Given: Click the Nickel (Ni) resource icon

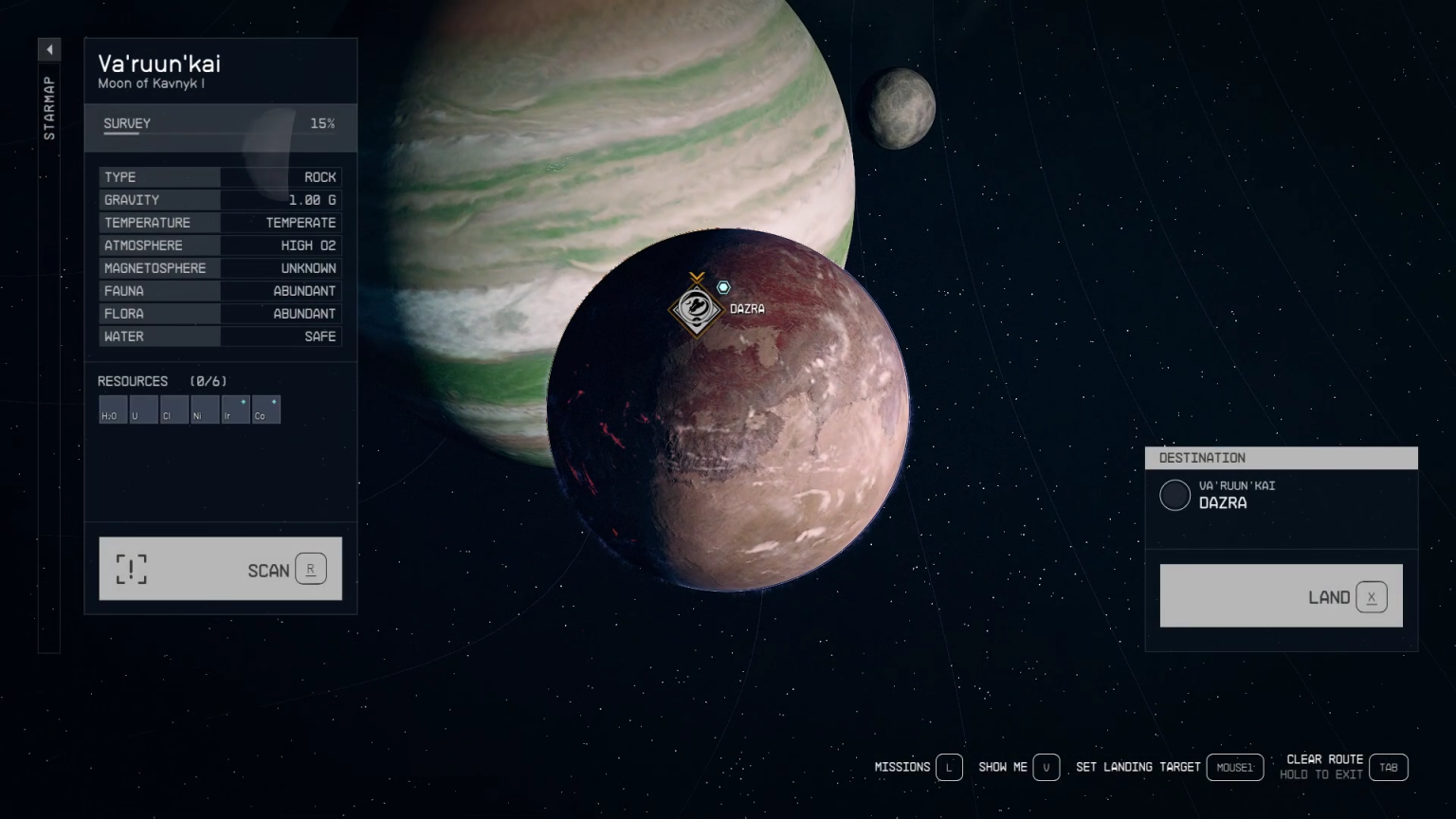Looking at the screenshot, I should pyautogui.click(x=205, y=409).
